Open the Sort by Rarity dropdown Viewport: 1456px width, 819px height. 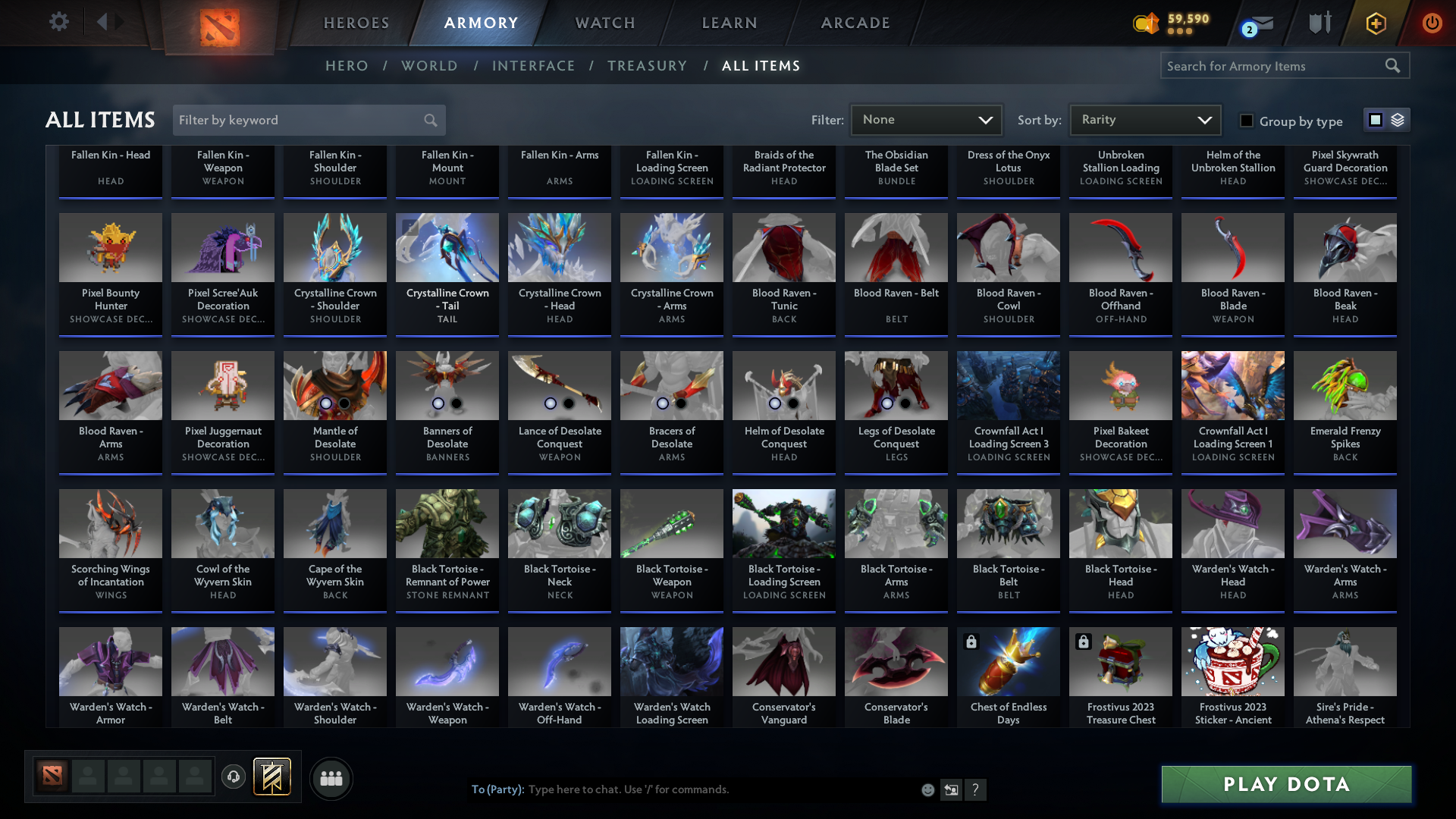[1144, 119]
